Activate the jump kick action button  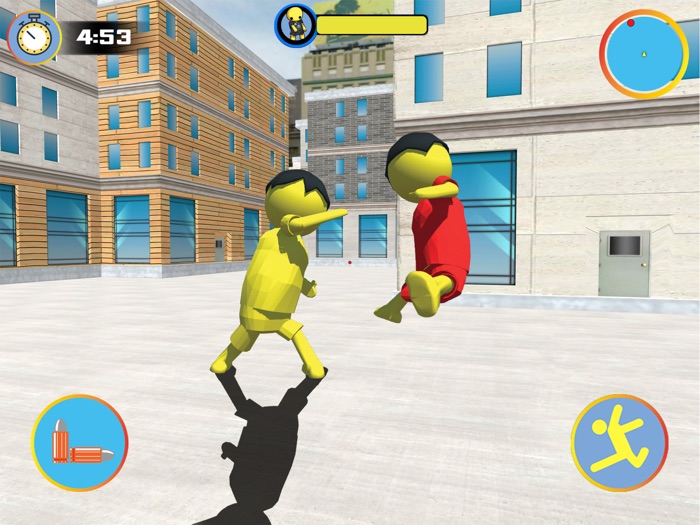click(x=619, y=443)
